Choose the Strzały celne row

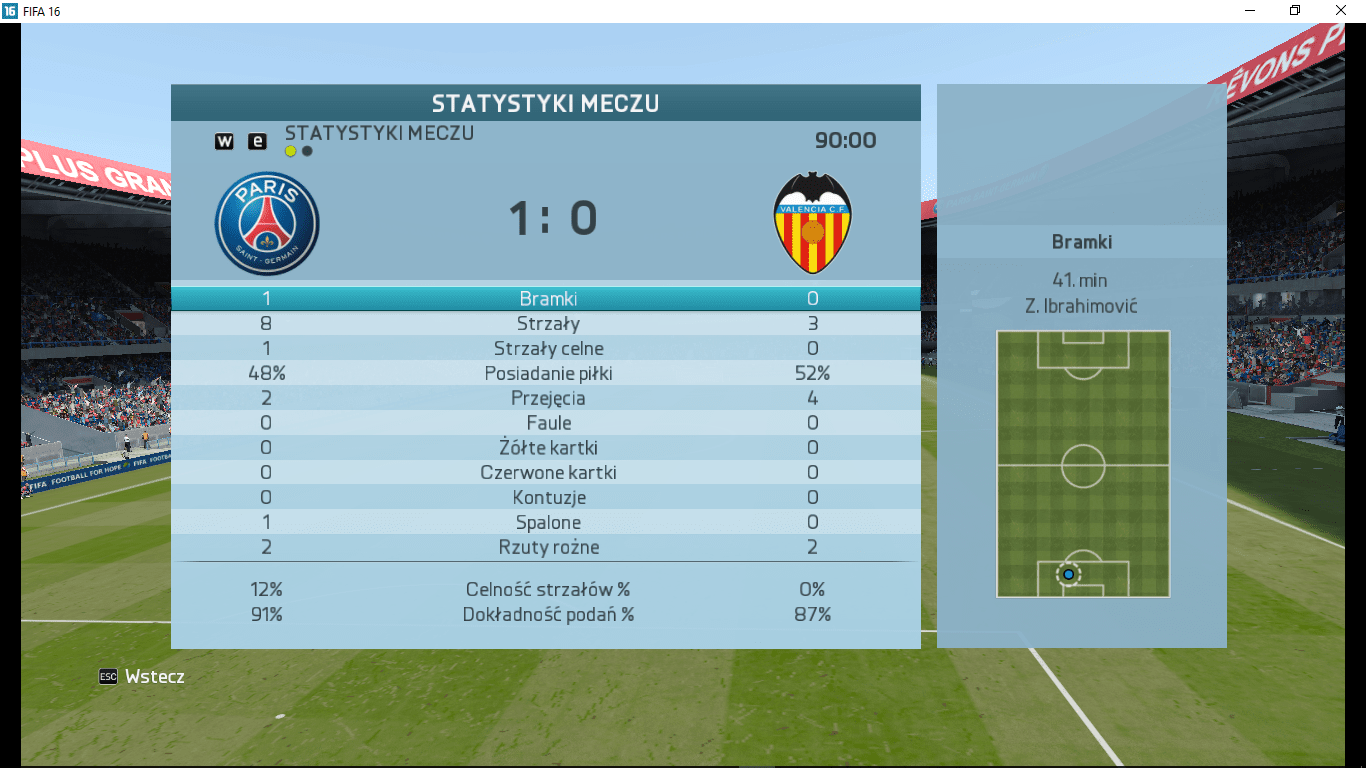coord(548,348)
